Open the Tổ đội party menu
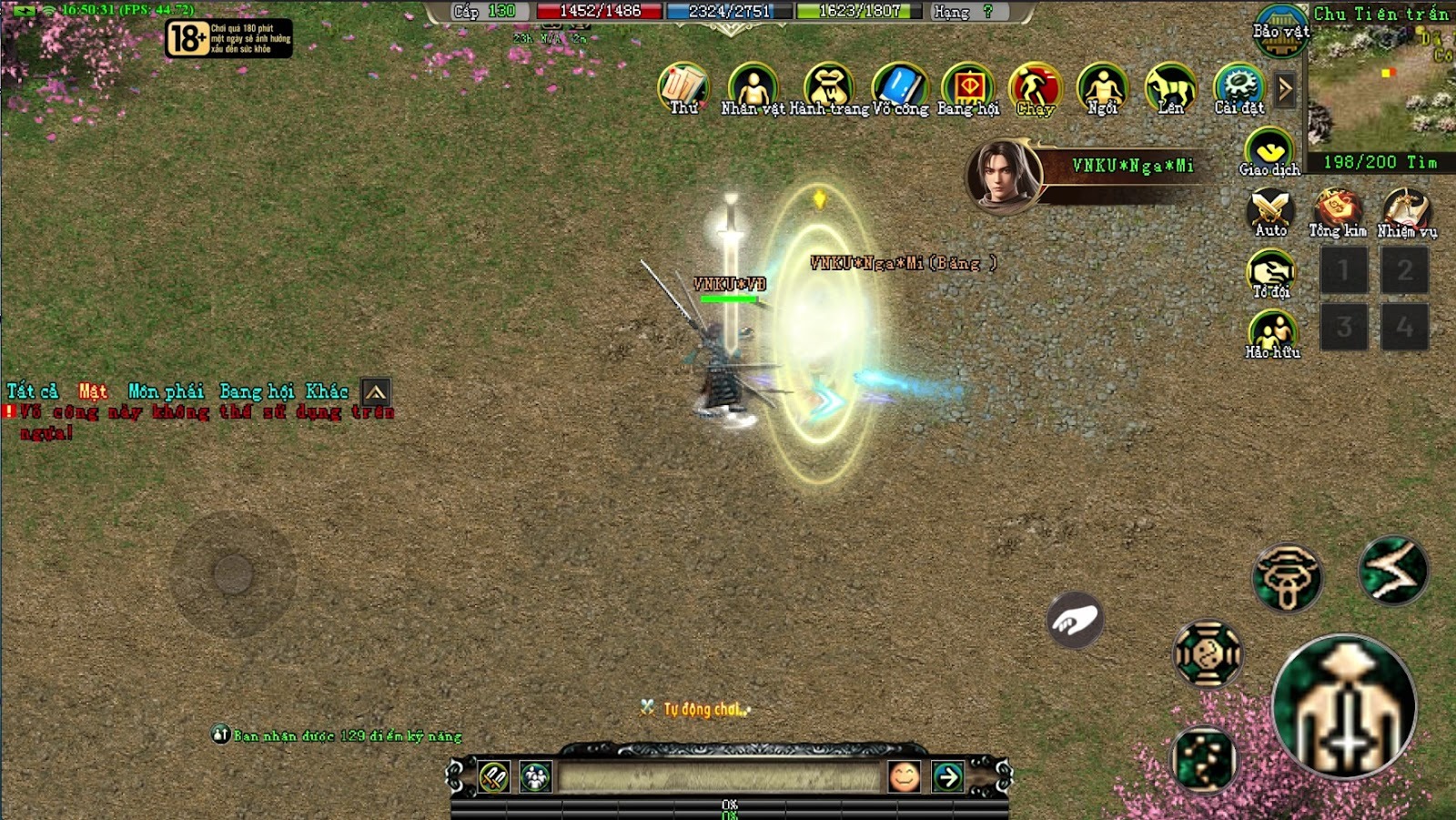 click(x=1271, y=272)
